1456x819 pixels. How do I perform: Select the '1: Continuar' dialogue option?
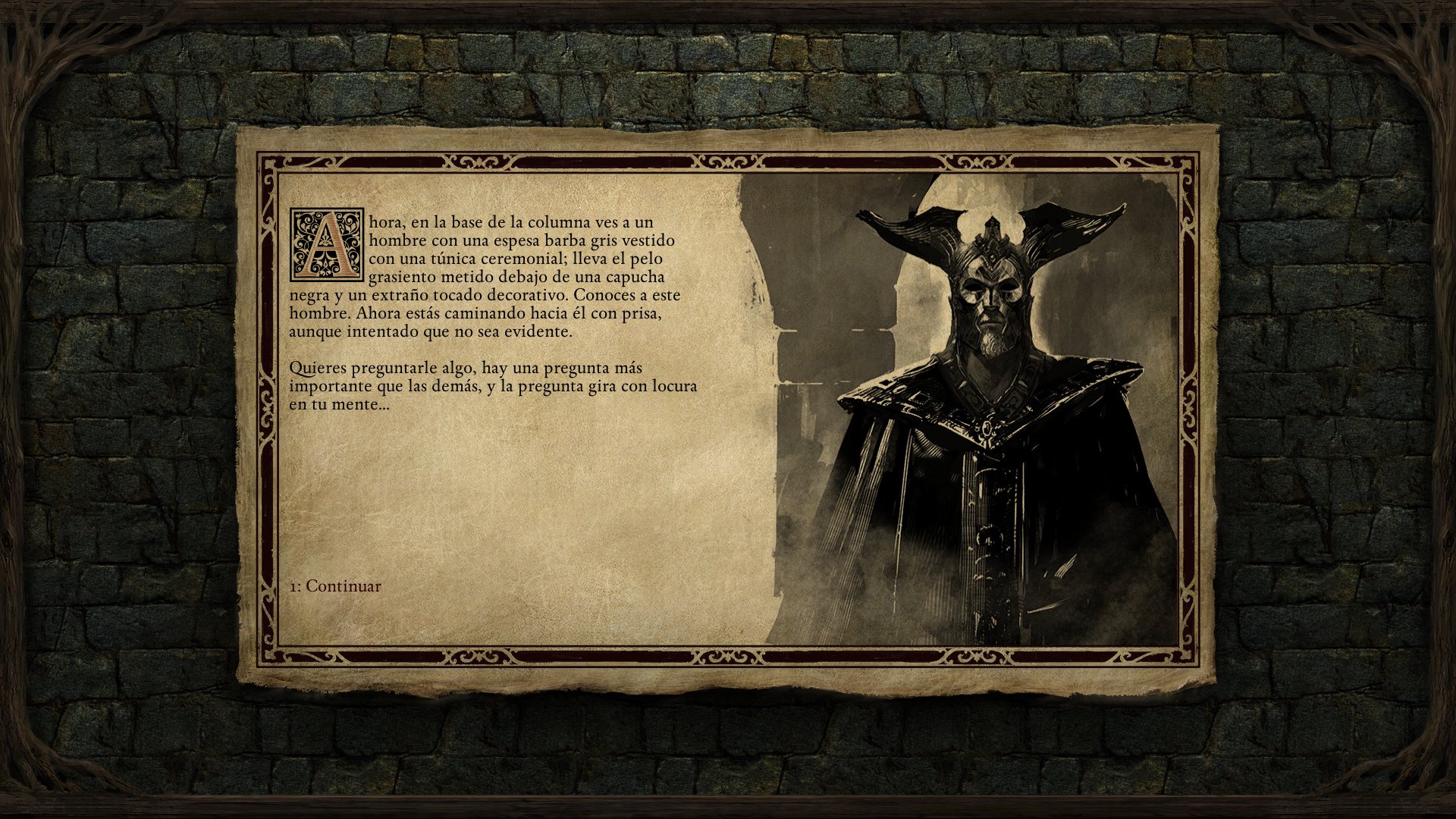[336, 585]
